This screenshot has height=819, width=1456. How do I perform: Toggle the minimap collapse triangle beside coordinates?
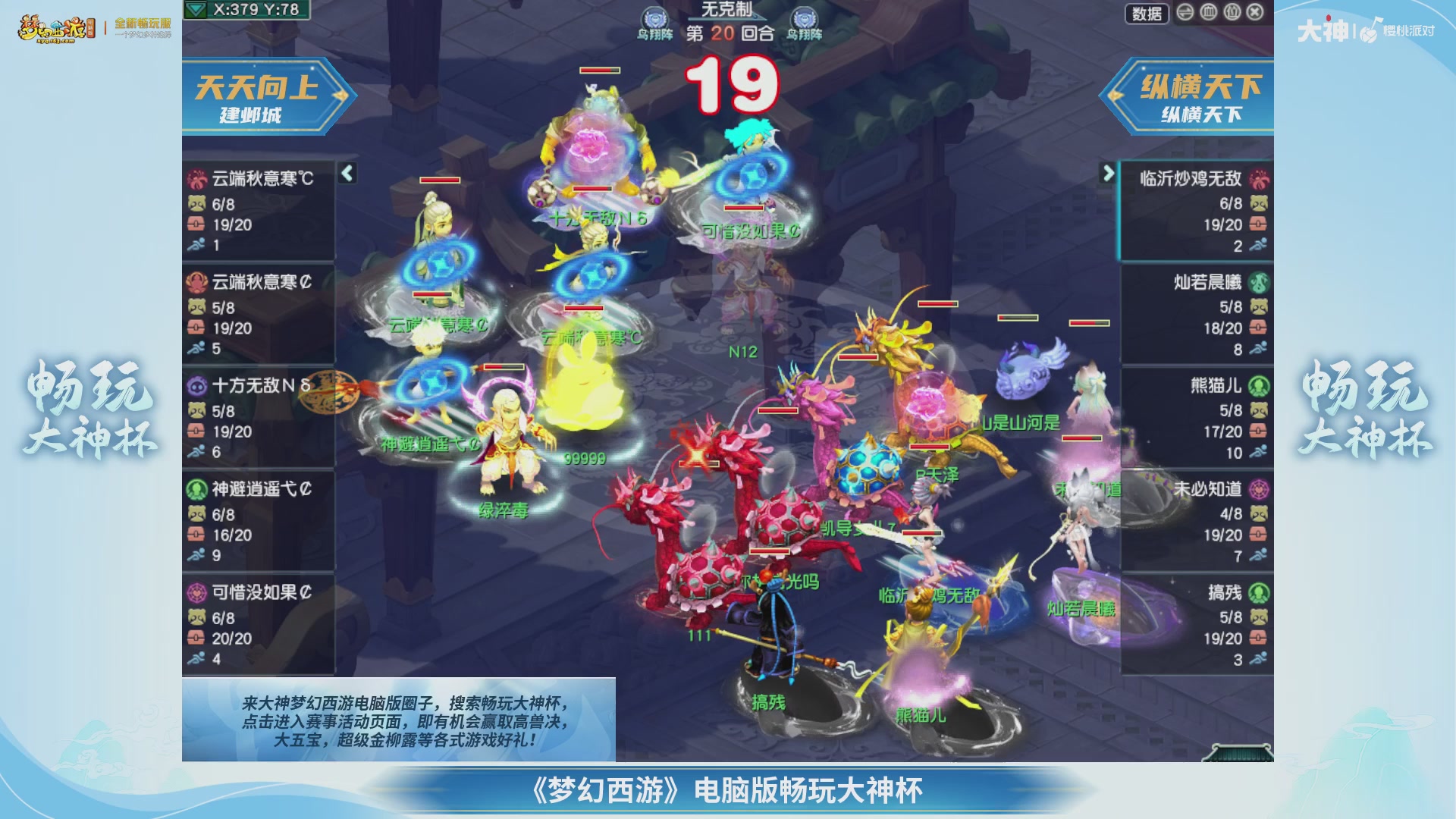196,10
